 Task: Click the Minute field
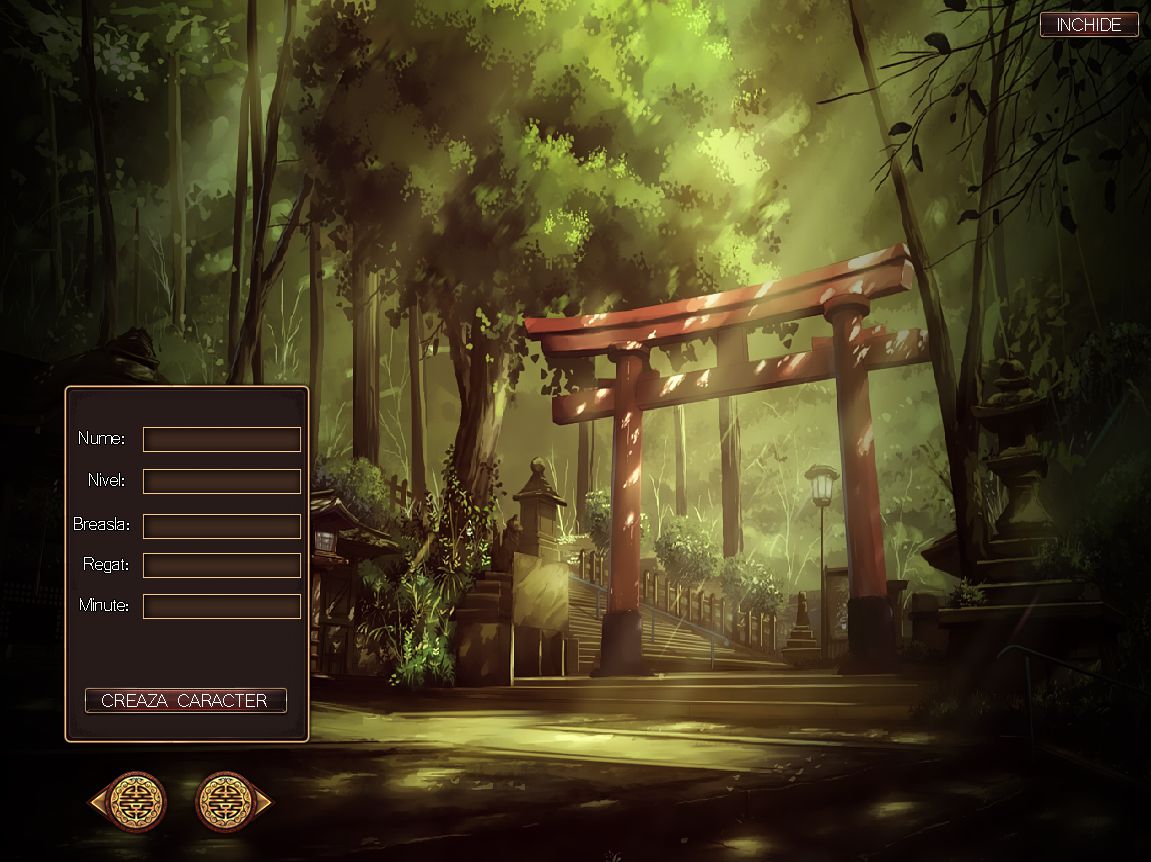(x=221, y=606)
